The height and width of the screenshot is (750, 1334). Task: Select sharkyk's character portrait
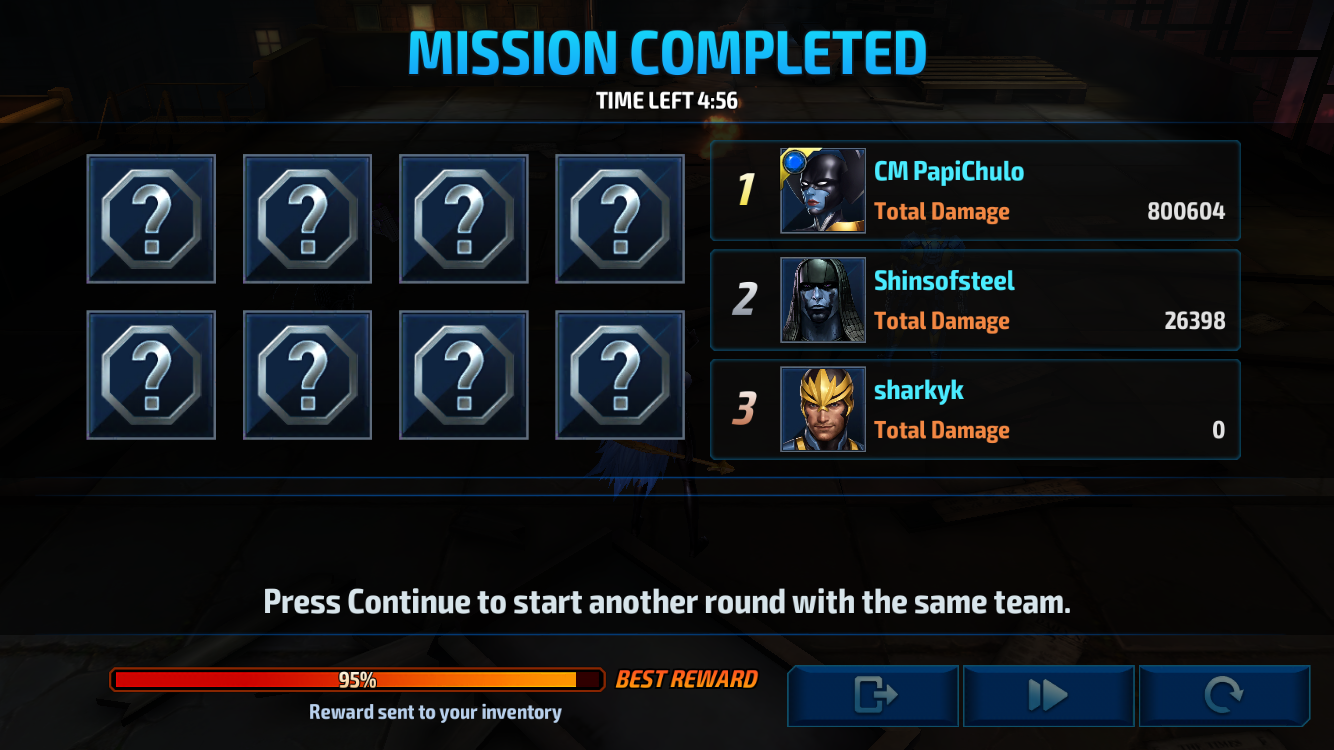[822, 408]
